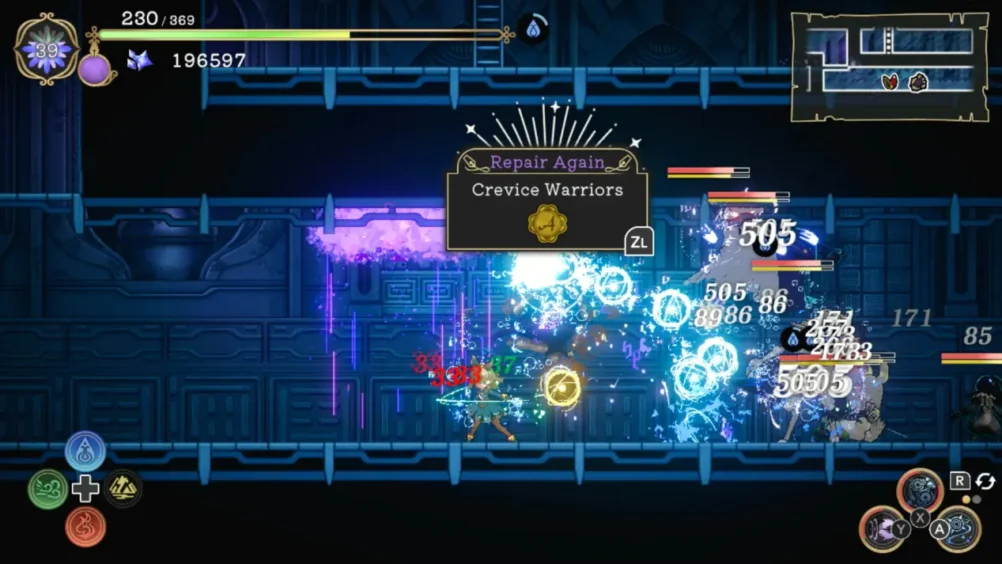Screen dimensions: 1002x564
Task: Activate the purple crescent skill icon
Action: [882, 528]
